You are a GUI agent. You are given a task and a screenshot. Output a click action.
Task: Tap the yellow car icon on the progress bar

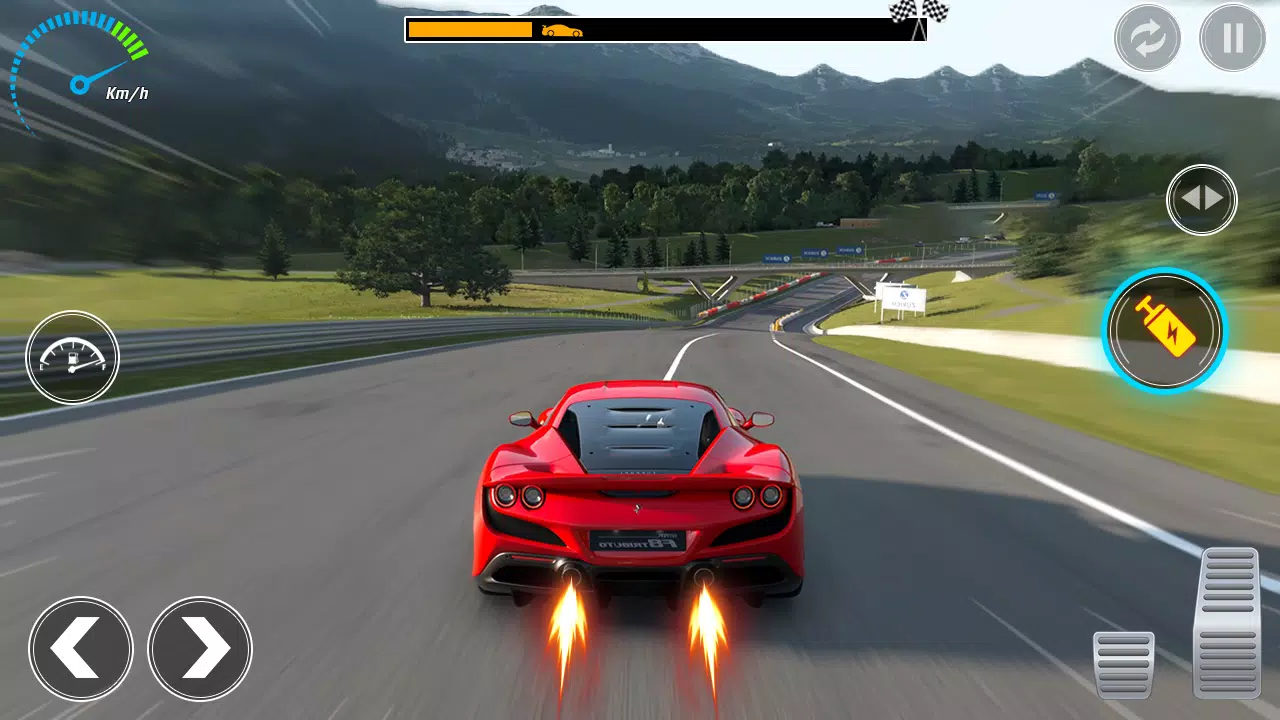[x=561, y=29]
